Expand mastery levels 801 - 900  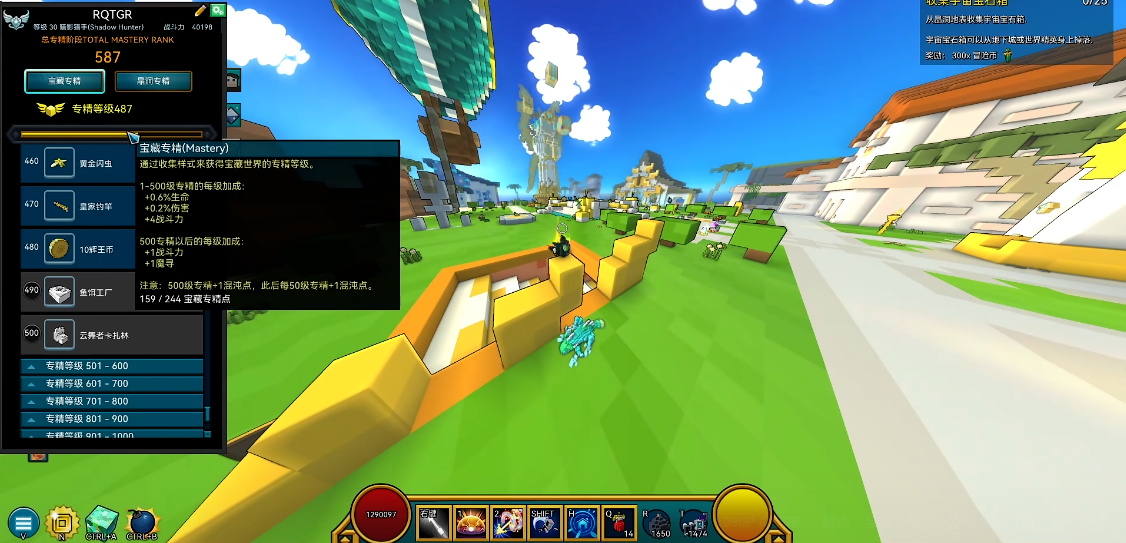pyautogui.click(x=112, y=419)
